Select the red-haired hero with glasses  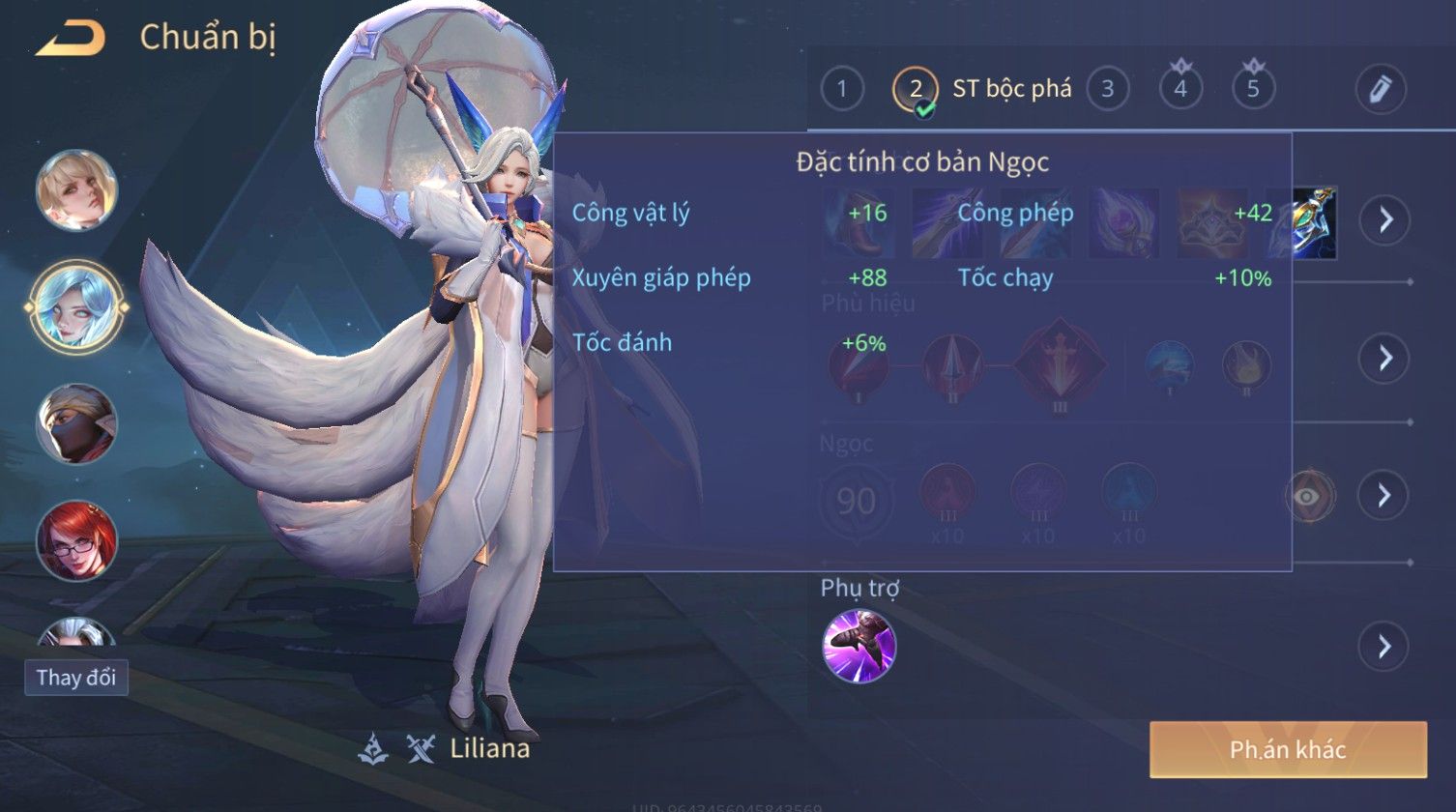coord(76,540)
